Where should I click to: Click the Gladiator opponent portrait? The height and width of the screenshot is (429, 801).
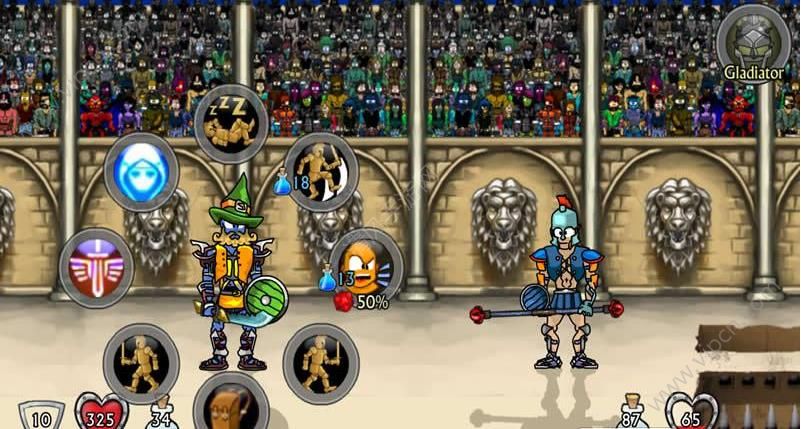(752, 42)
